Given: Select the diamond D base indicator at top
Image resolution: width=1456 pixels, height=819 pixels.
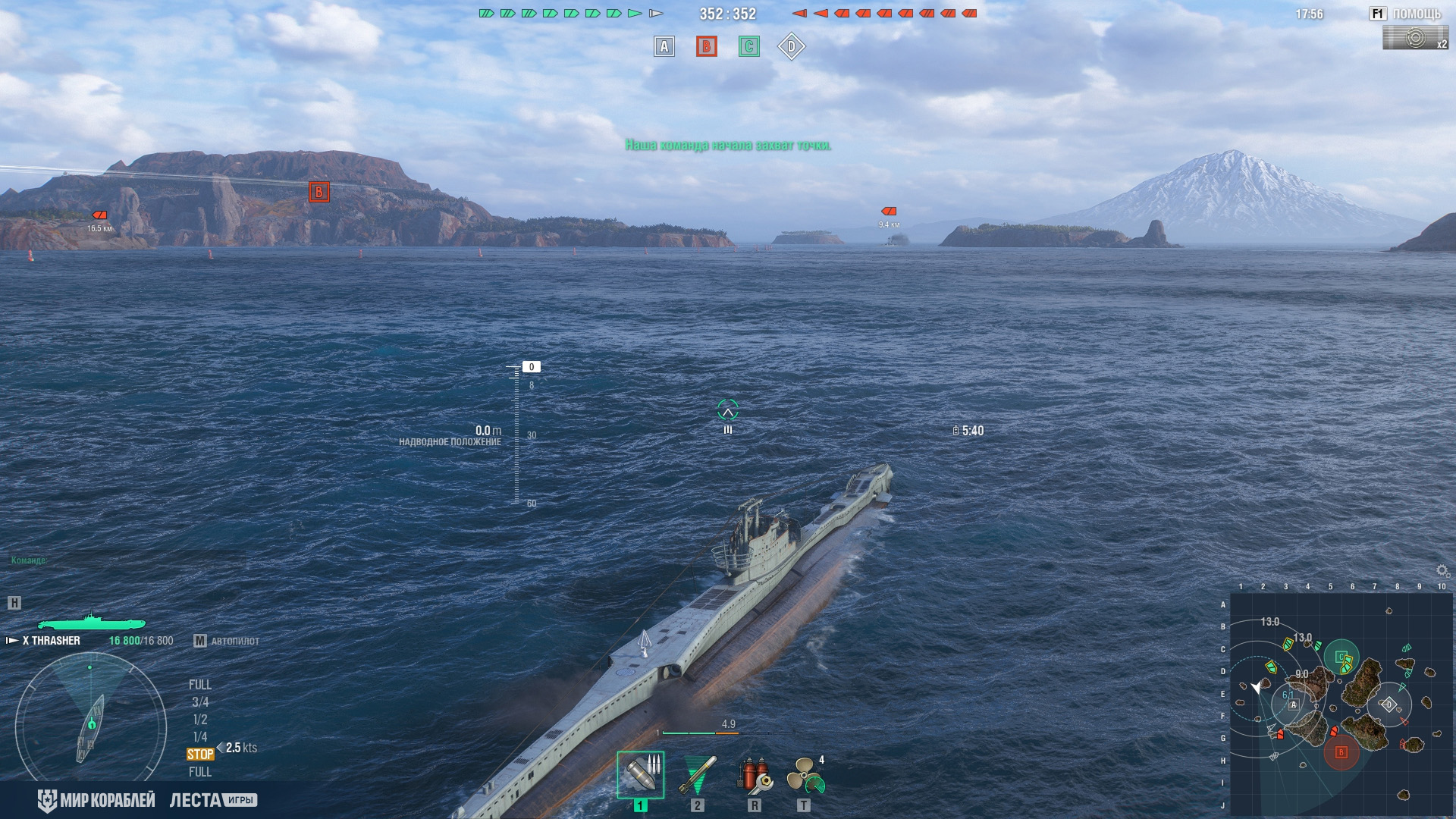Looking at the screenshot, I should click(791, 47).
